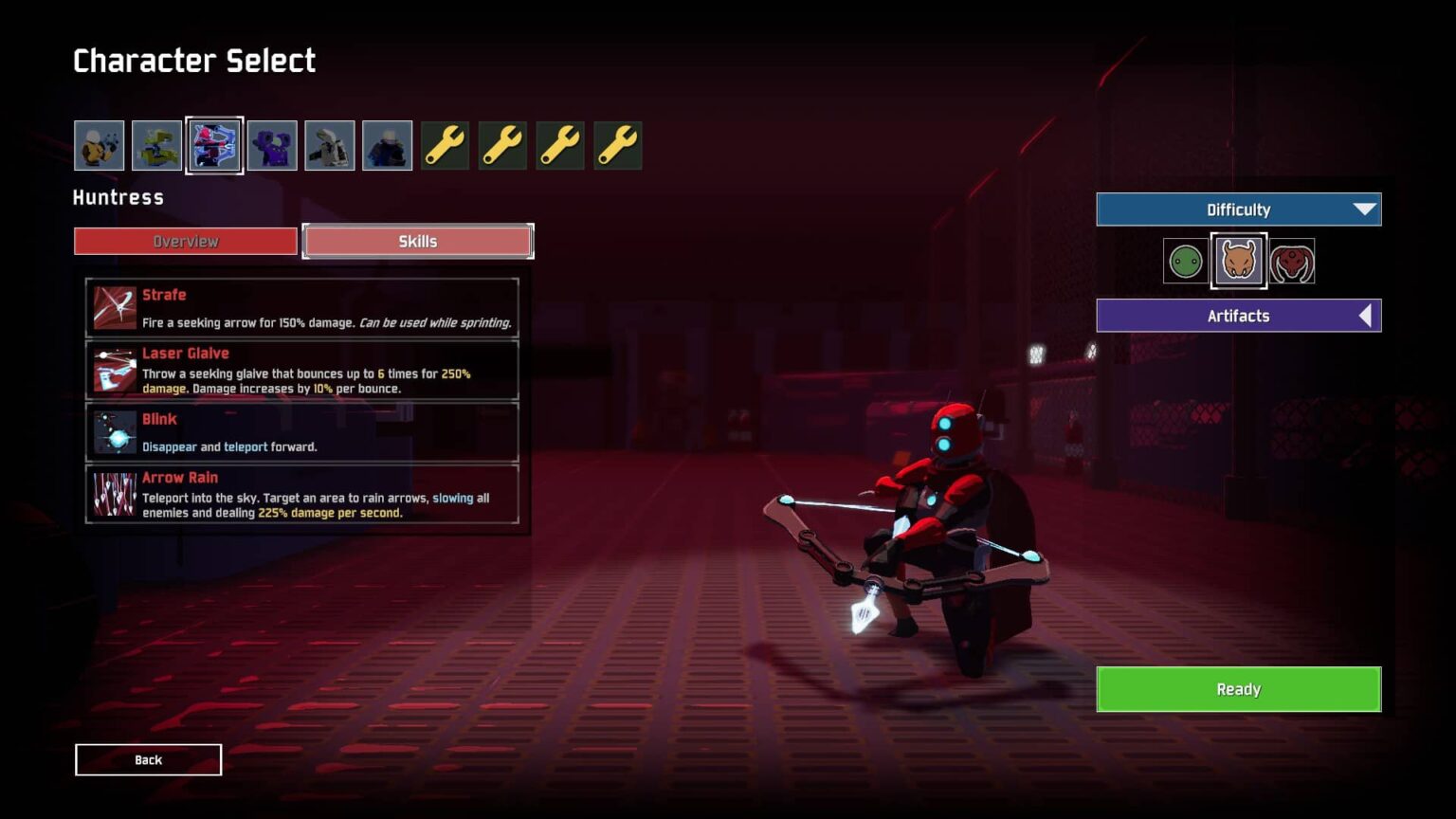Select the Commando character portrait
Image resolution: width=1456 pixels, height=819 pixels.
(x=100, y=146)
